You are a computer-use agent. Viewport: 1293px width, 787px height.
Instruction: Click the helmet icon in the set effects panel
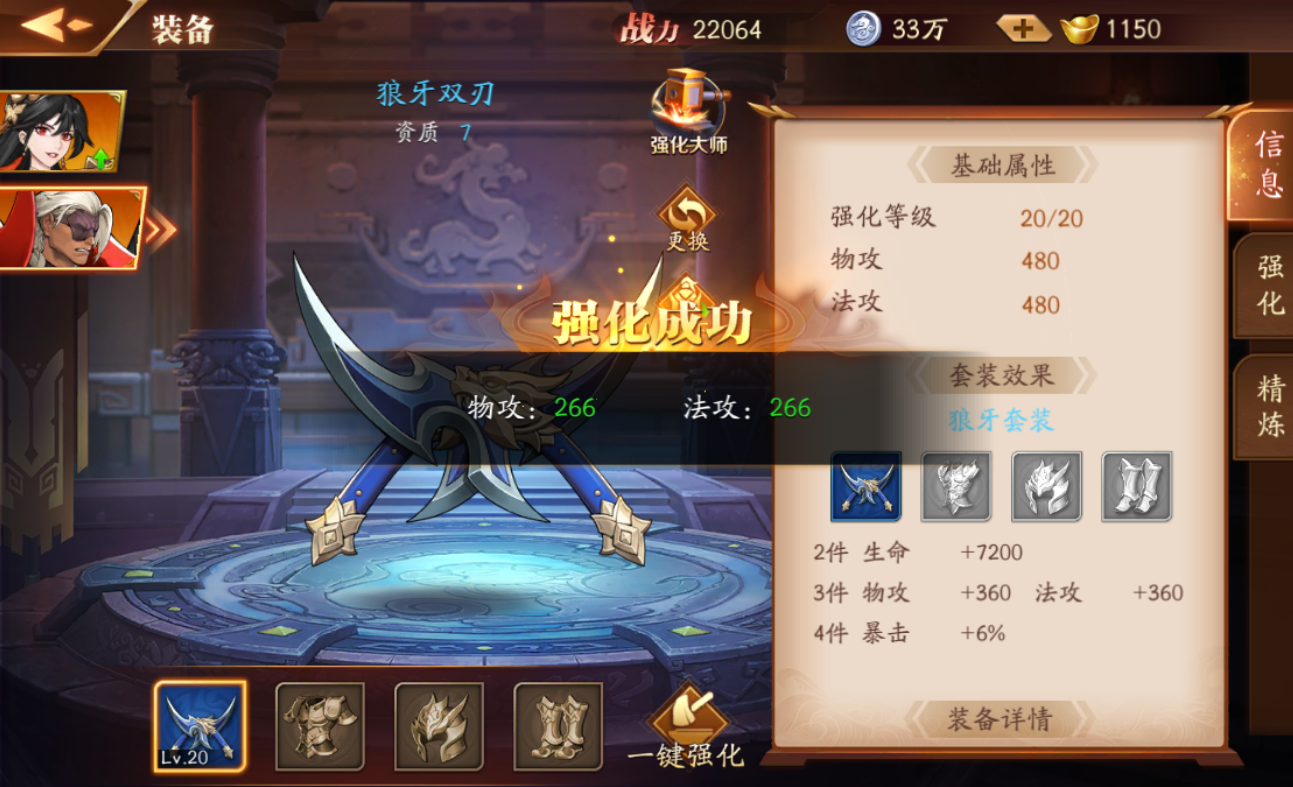click(1046, 489)
